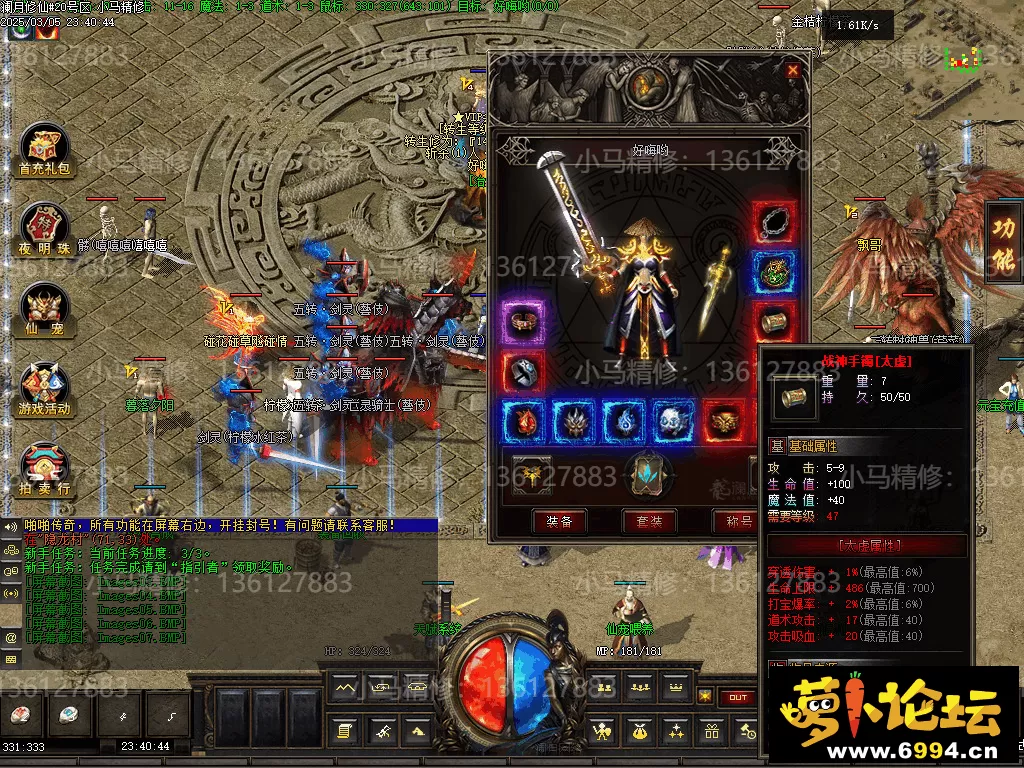Select the silver ring equipment slot

pyautogui.click(x=524, y=371)
